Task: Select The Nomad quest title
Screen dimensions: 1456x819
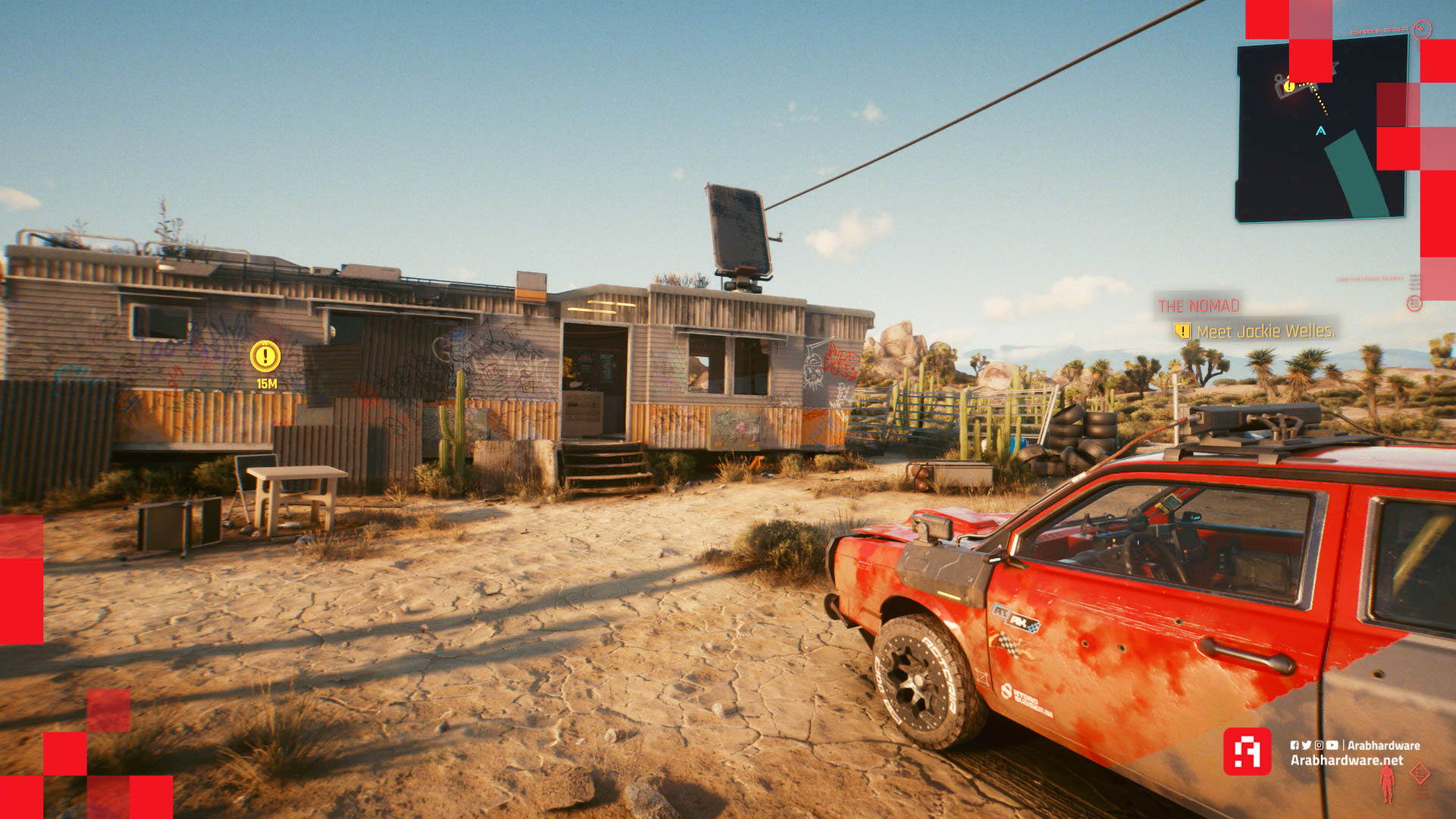Action: (x=1198, y=306)
